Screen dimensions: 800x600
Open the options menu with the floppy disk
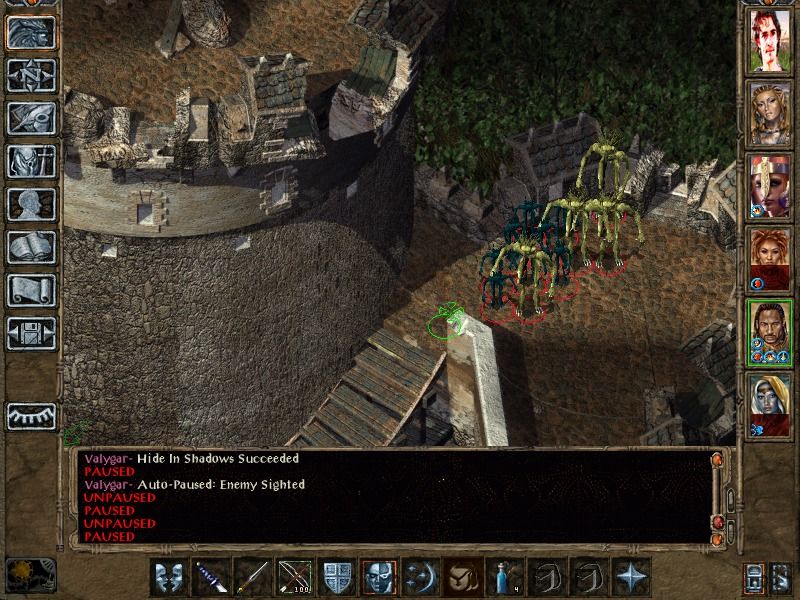(31, 333)
